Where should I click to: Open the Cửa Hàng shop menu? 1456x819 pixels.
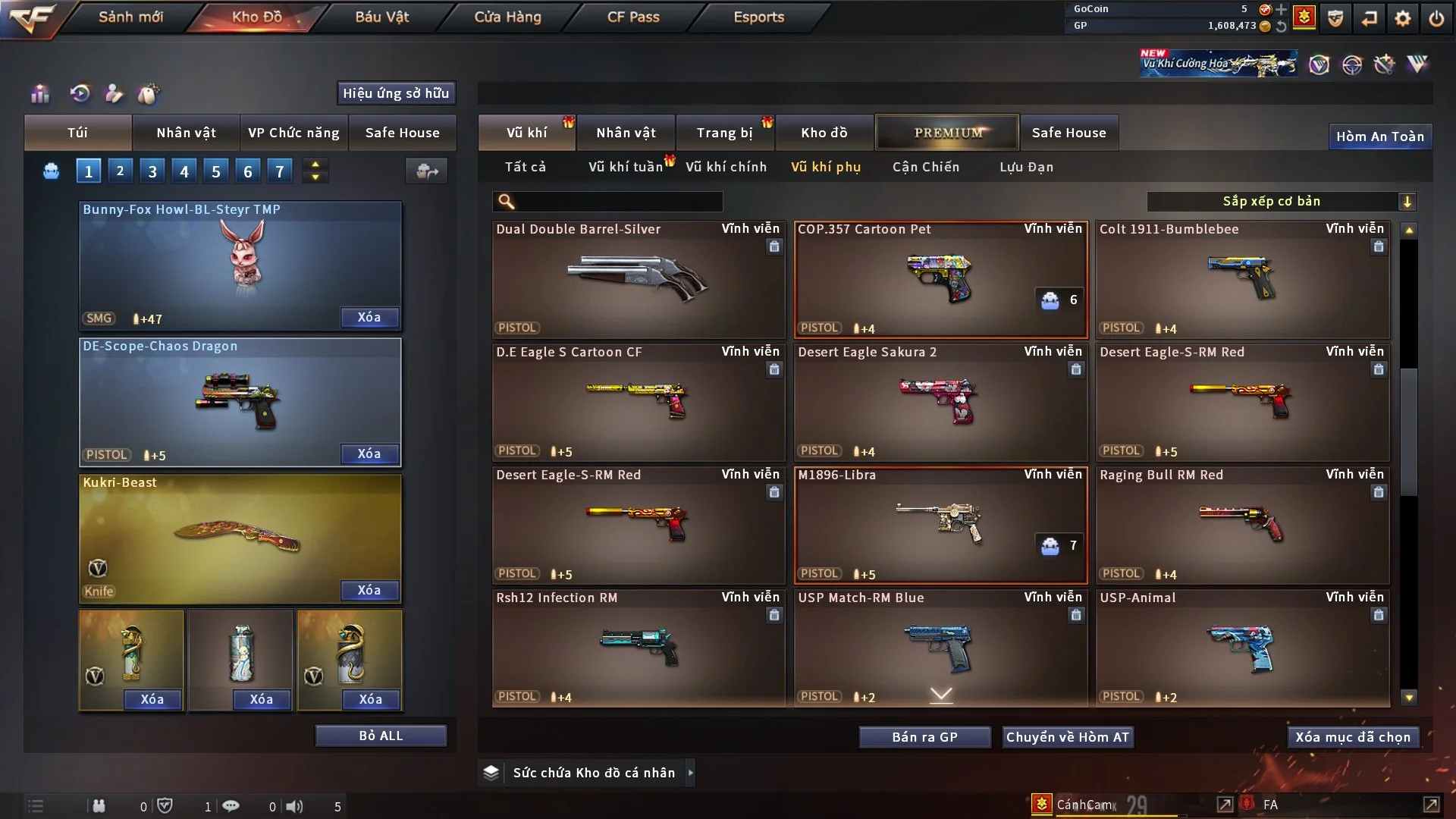click(x=507, y=17)
